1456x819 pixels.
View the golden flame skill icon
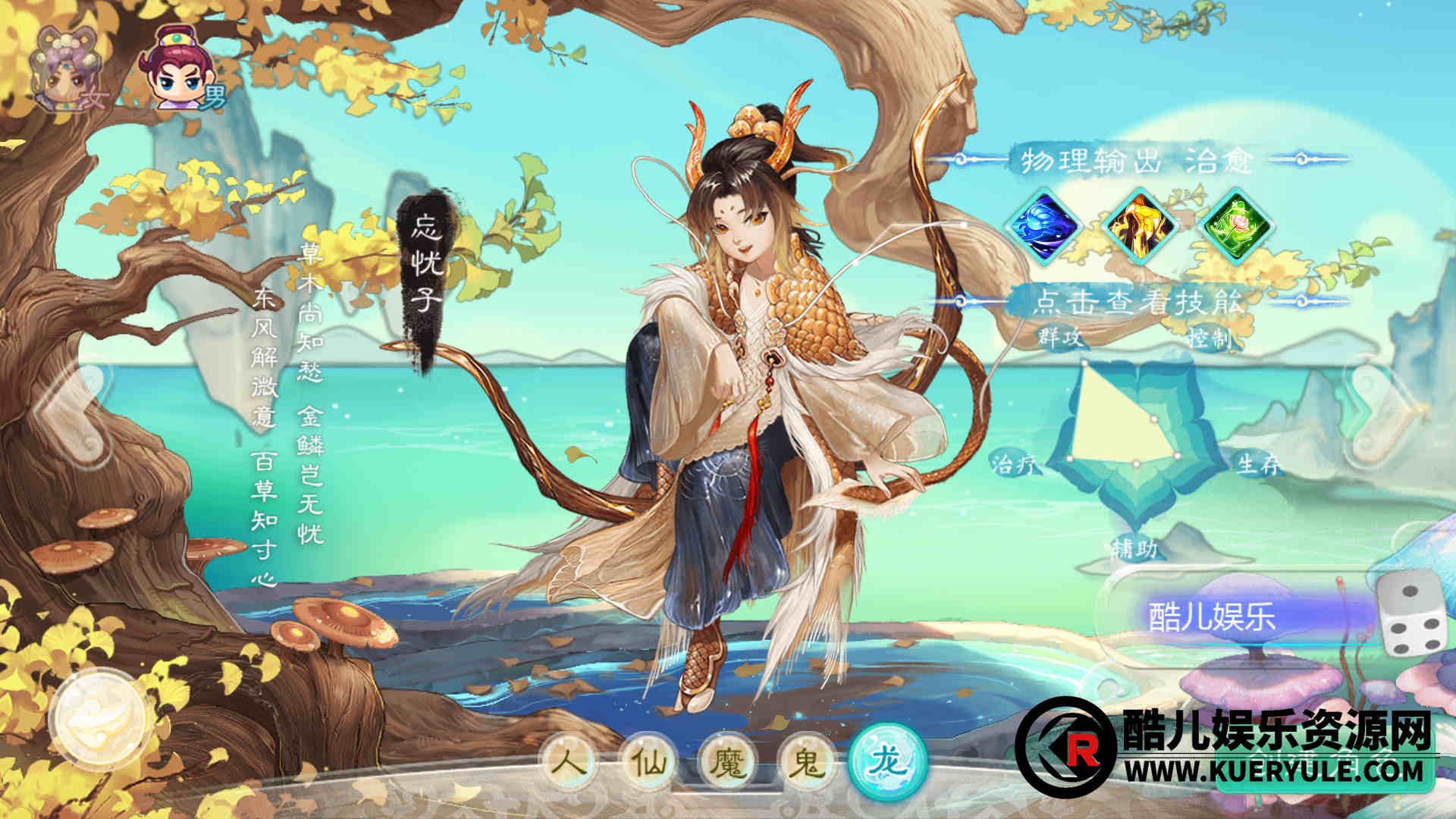point(1140,226)
